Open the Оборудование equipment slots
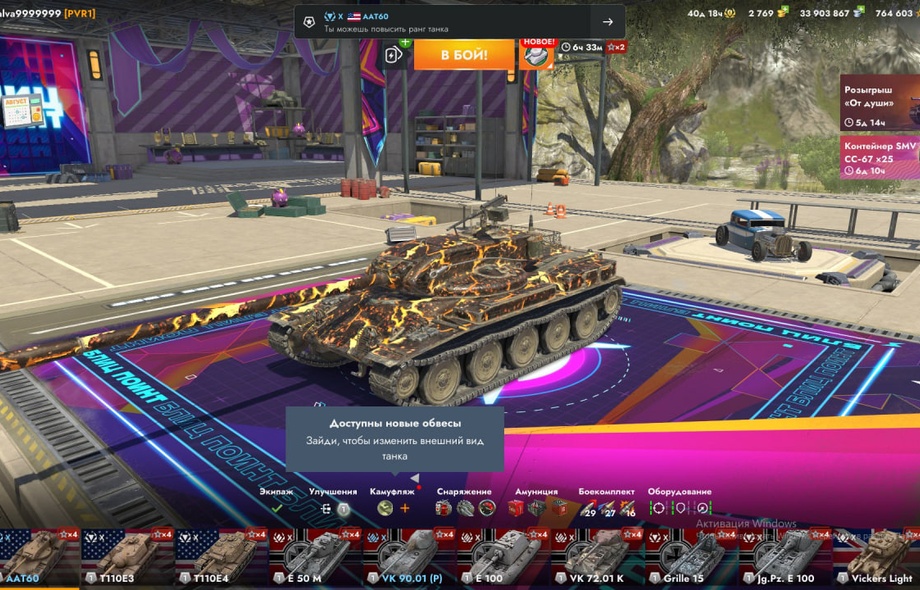This screenshot has width=920, height=590. click(x=679, y=508)
